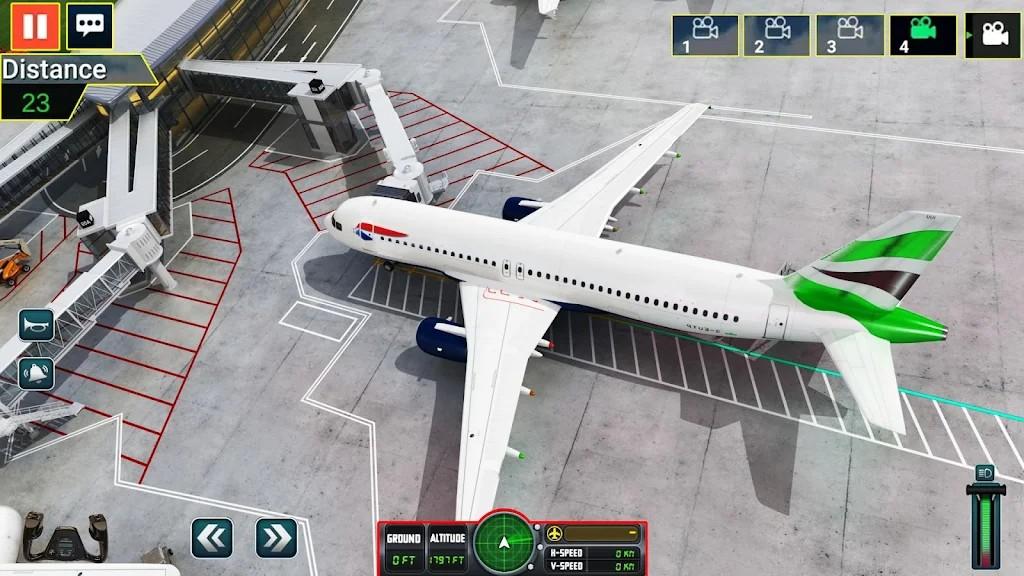The image size is (1024, 576).
Task: Tap the right double-arrow steering button
Action: click(x=276, y=538)
